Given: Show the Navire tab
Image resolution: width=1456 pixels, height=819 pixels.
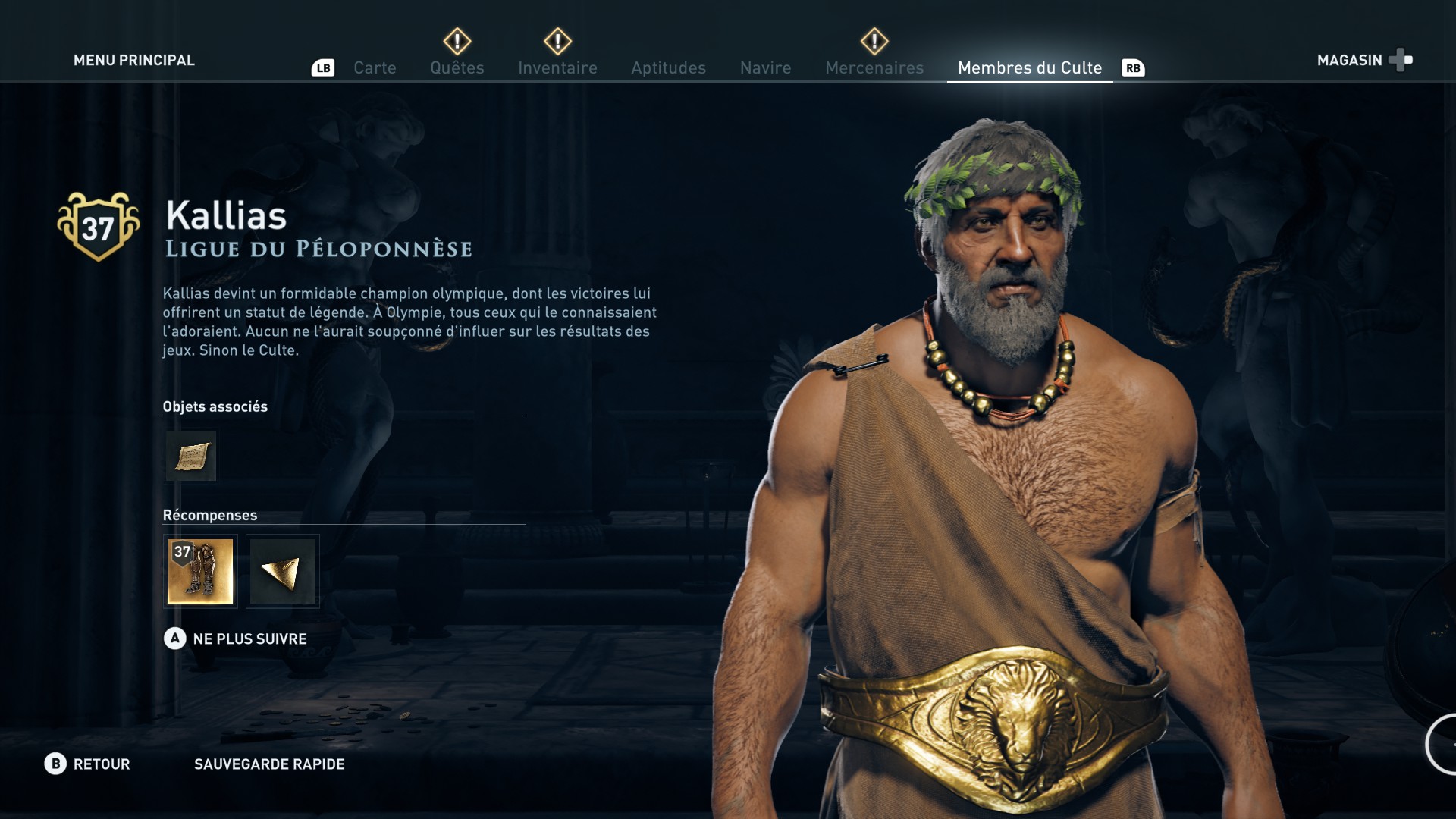Looking at the screenshot, I should pos(765,67).
